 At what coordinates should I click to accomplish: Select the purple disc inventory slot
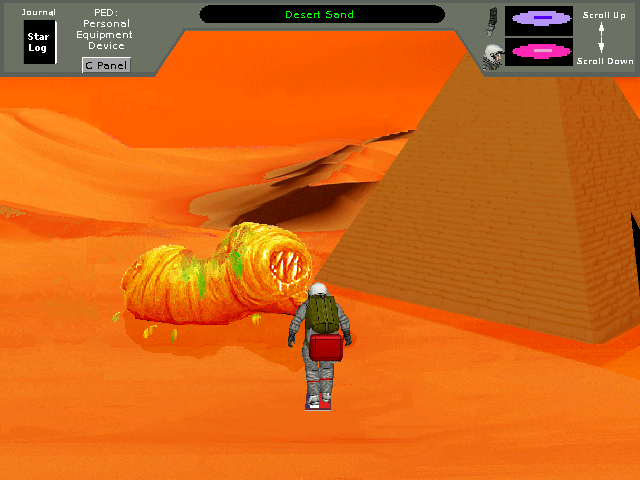tap(539, 18)
